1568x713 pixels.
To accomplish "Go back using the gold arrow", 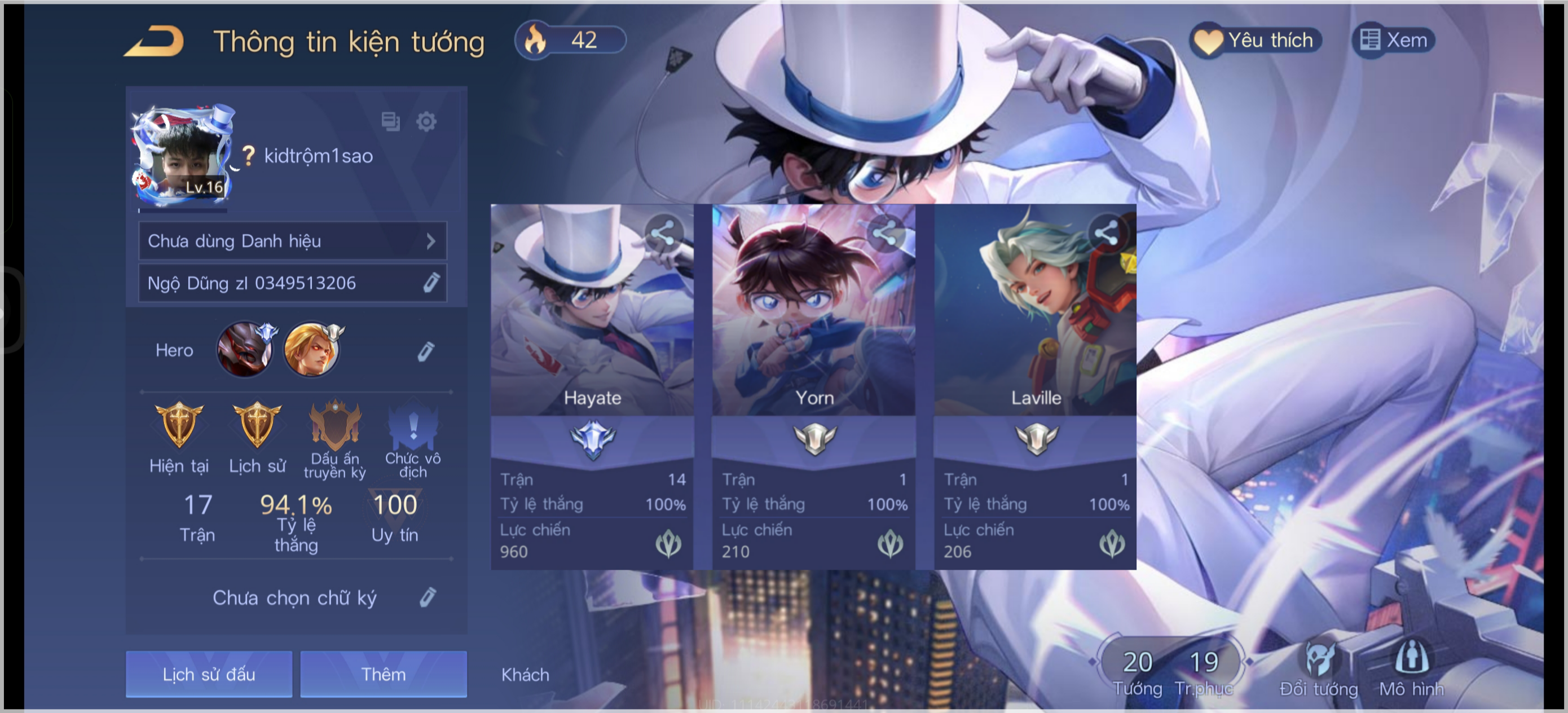I will coord(155,41).
